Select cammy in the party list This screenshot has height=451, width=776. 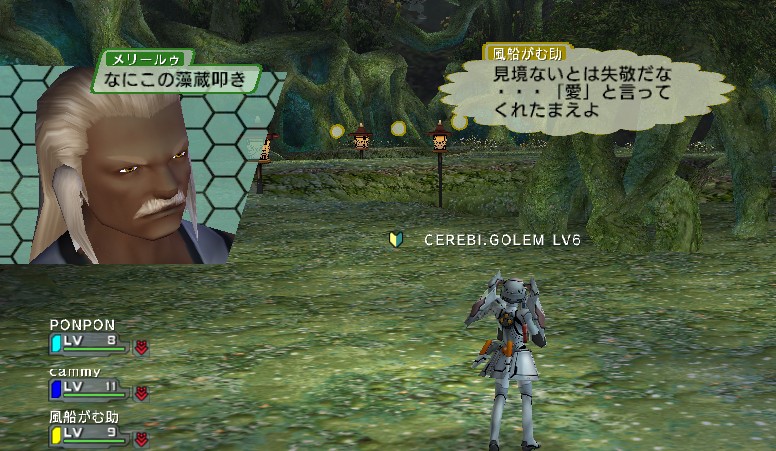(x=75, y=372)
